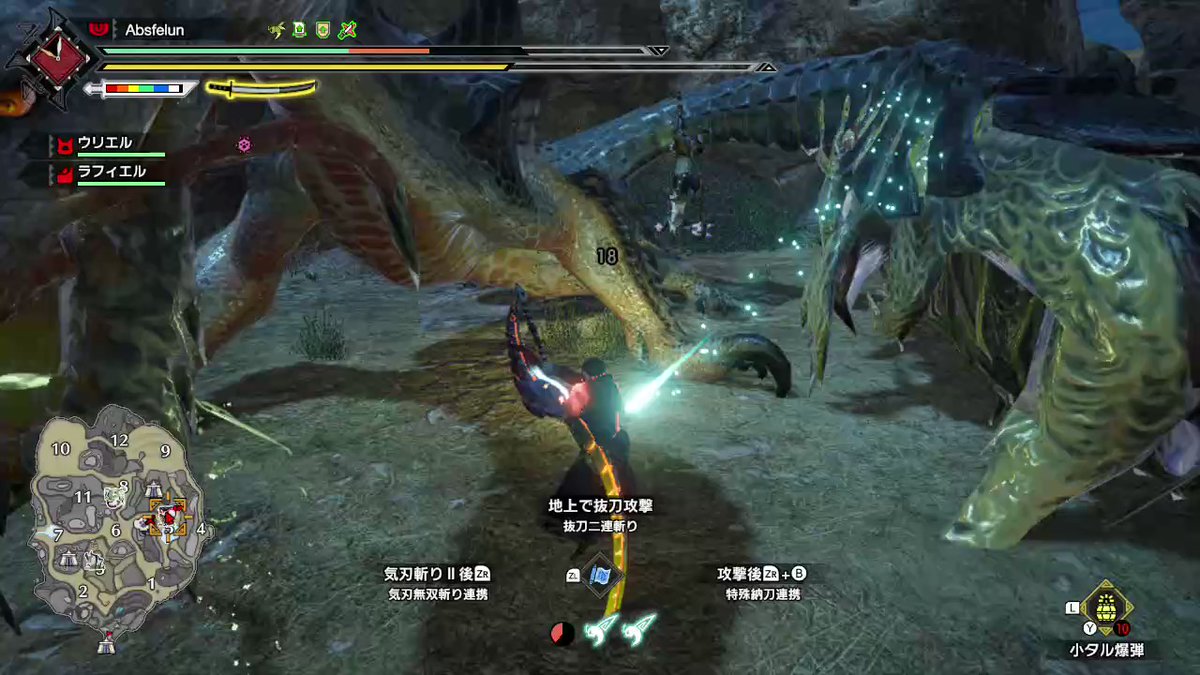Click the attack up sword buff icon
The image size is (1200, 675).
(x=347, y=31)
